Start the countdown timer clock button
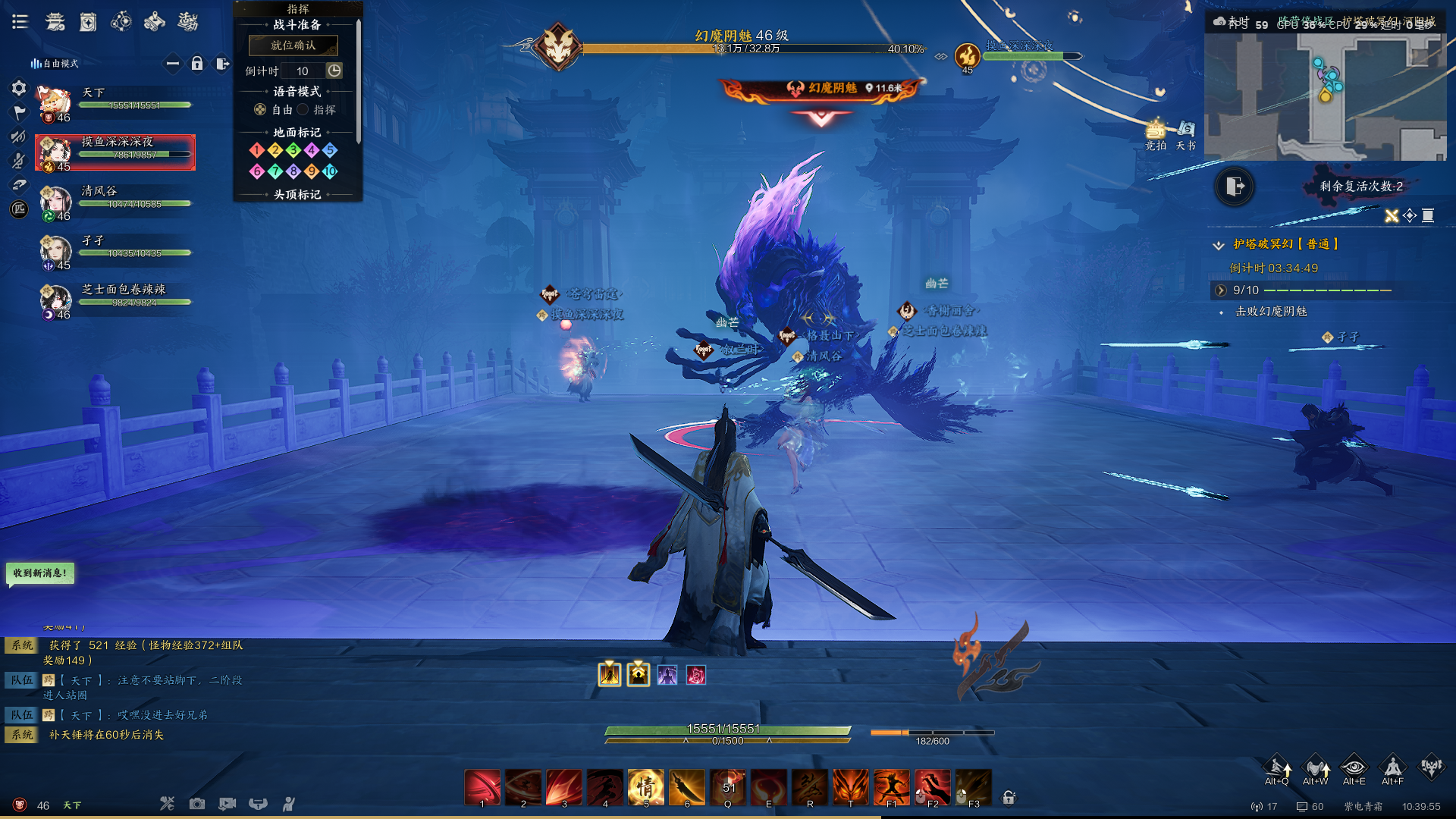Screen dimensions: 1456x819 pyautogui.click(x=334, y=71)
